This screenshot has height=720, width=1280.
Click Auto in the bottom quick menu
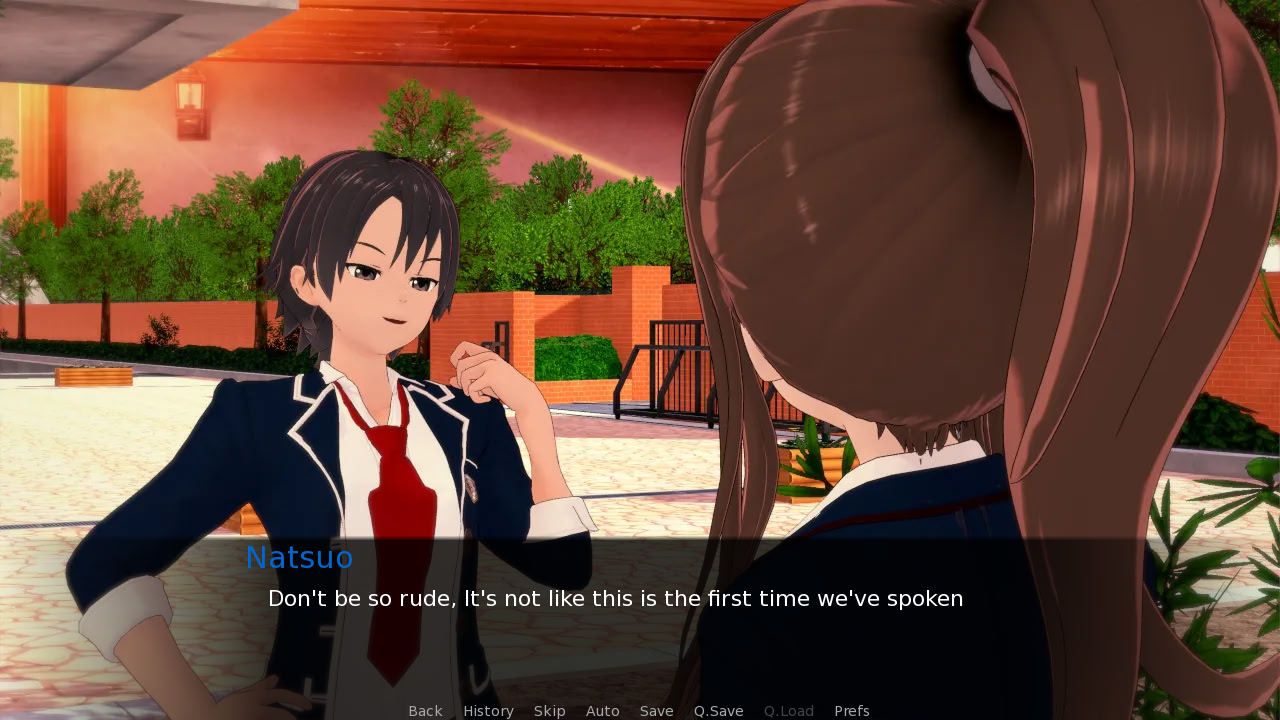click(603, 710)
